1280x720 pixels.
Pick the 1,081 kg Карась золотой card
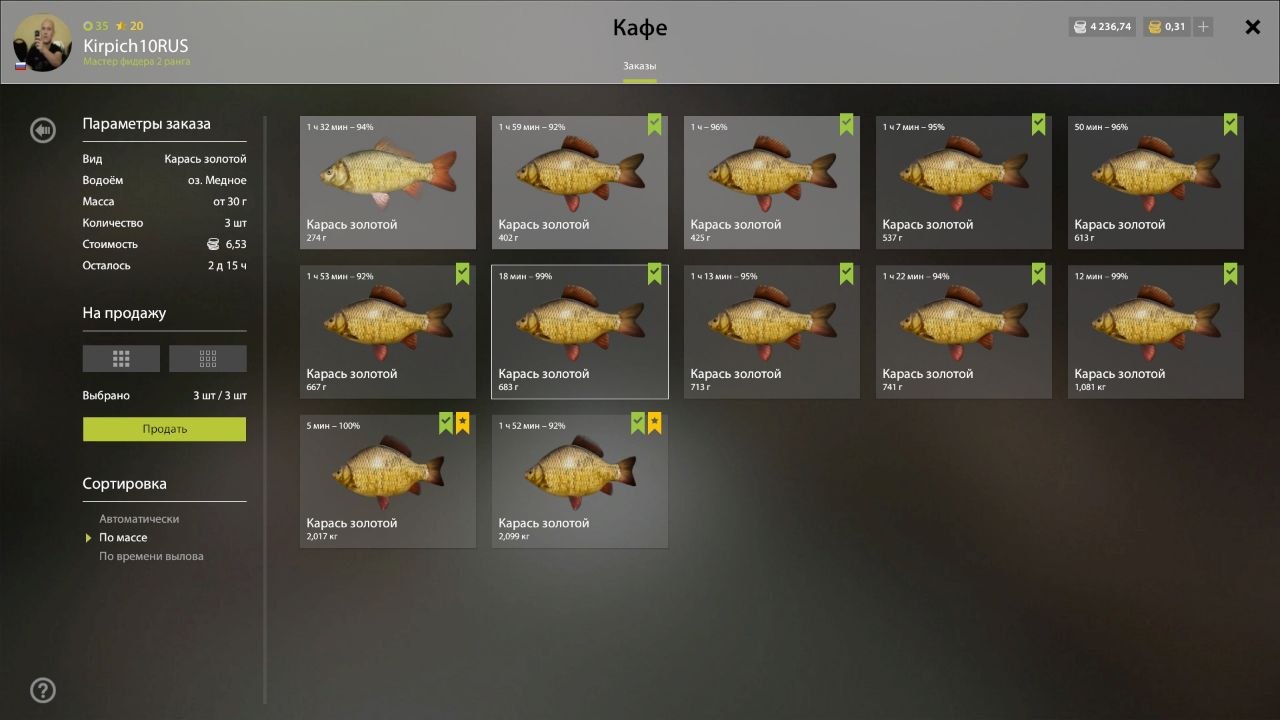click(x=1155, y=331)
